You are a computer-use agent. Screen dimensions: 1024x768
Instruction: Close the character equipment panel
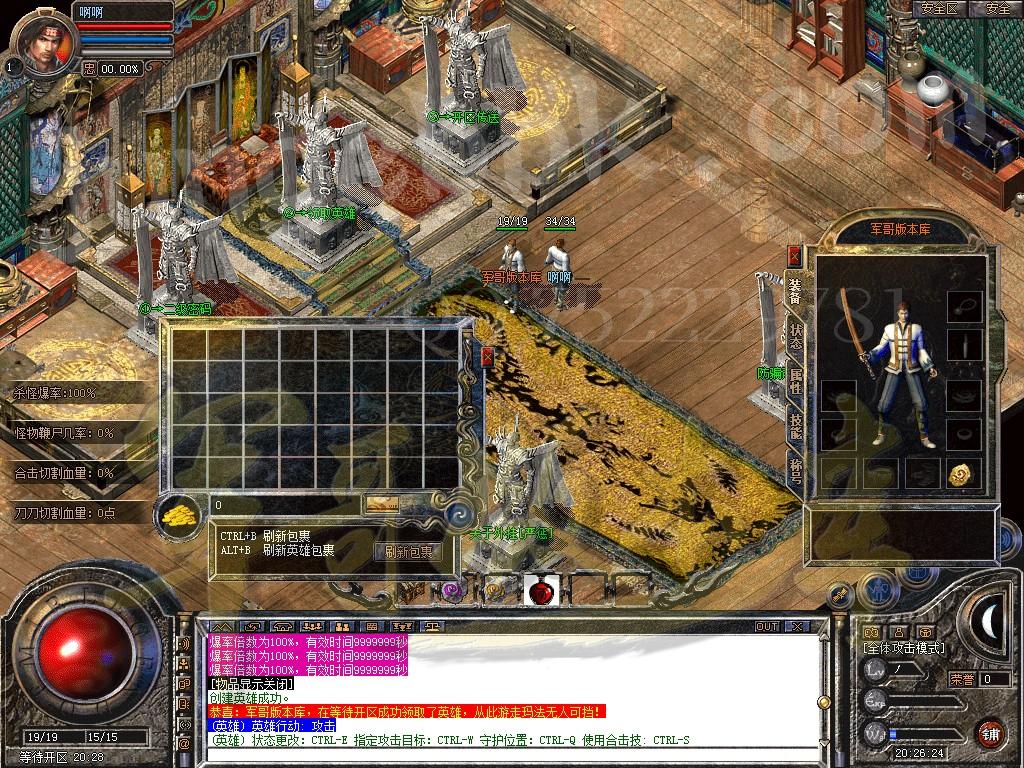[x=794, y=257]
